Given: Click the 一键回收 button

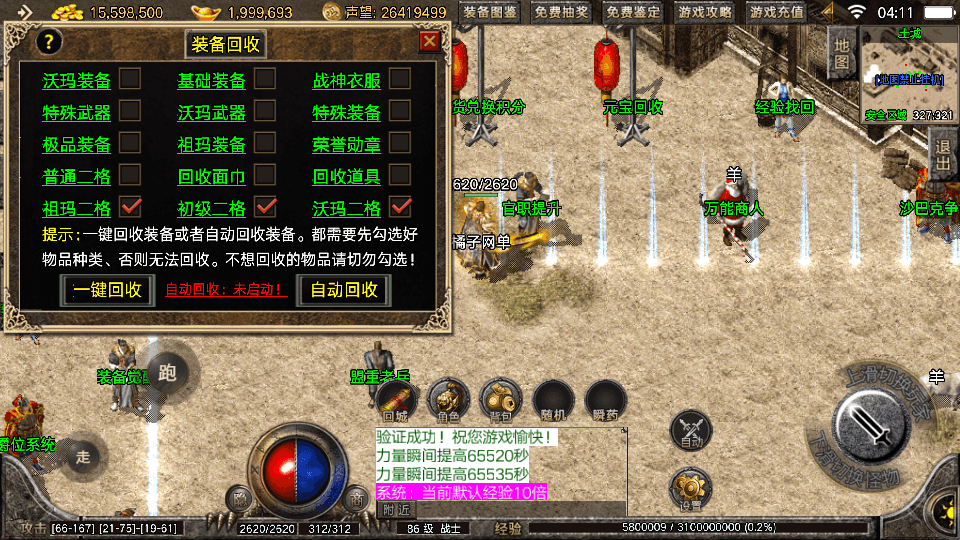Looking at the screenshot, I should [x=105, y=290].
